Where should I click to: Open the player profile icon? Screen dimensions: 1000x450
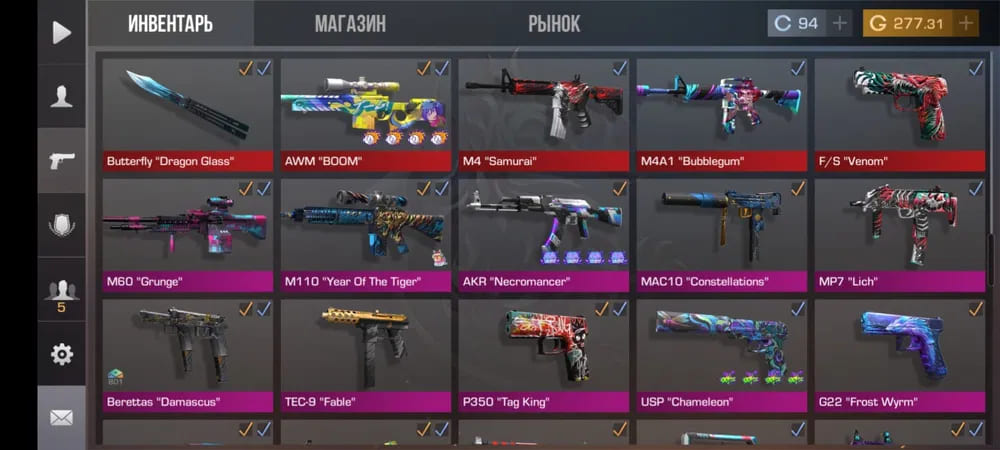click(62, 96)
